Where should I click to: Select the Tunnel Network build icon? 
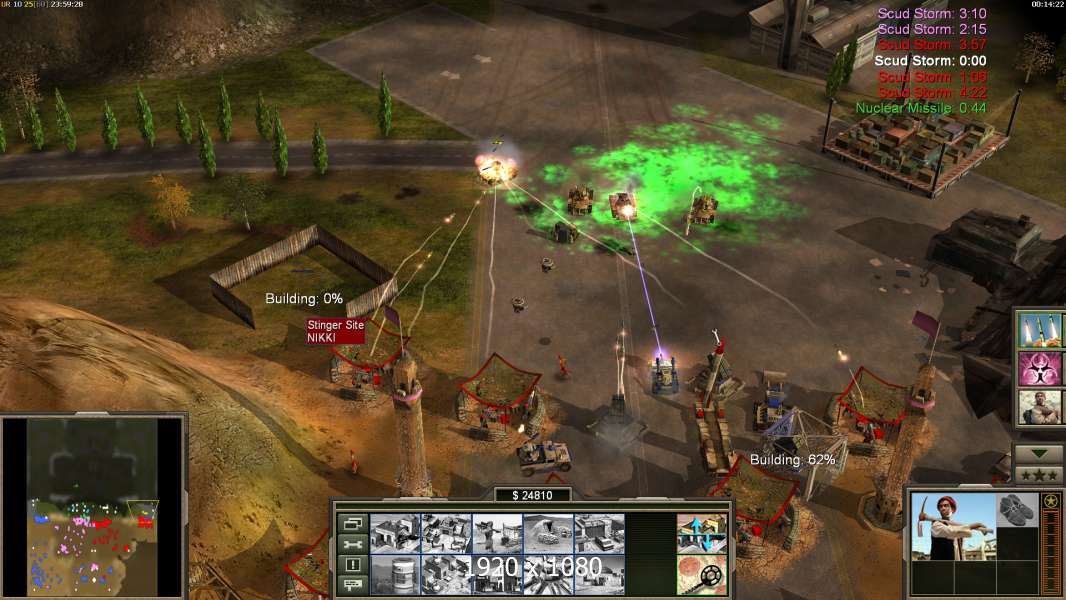tap(548, 534)
